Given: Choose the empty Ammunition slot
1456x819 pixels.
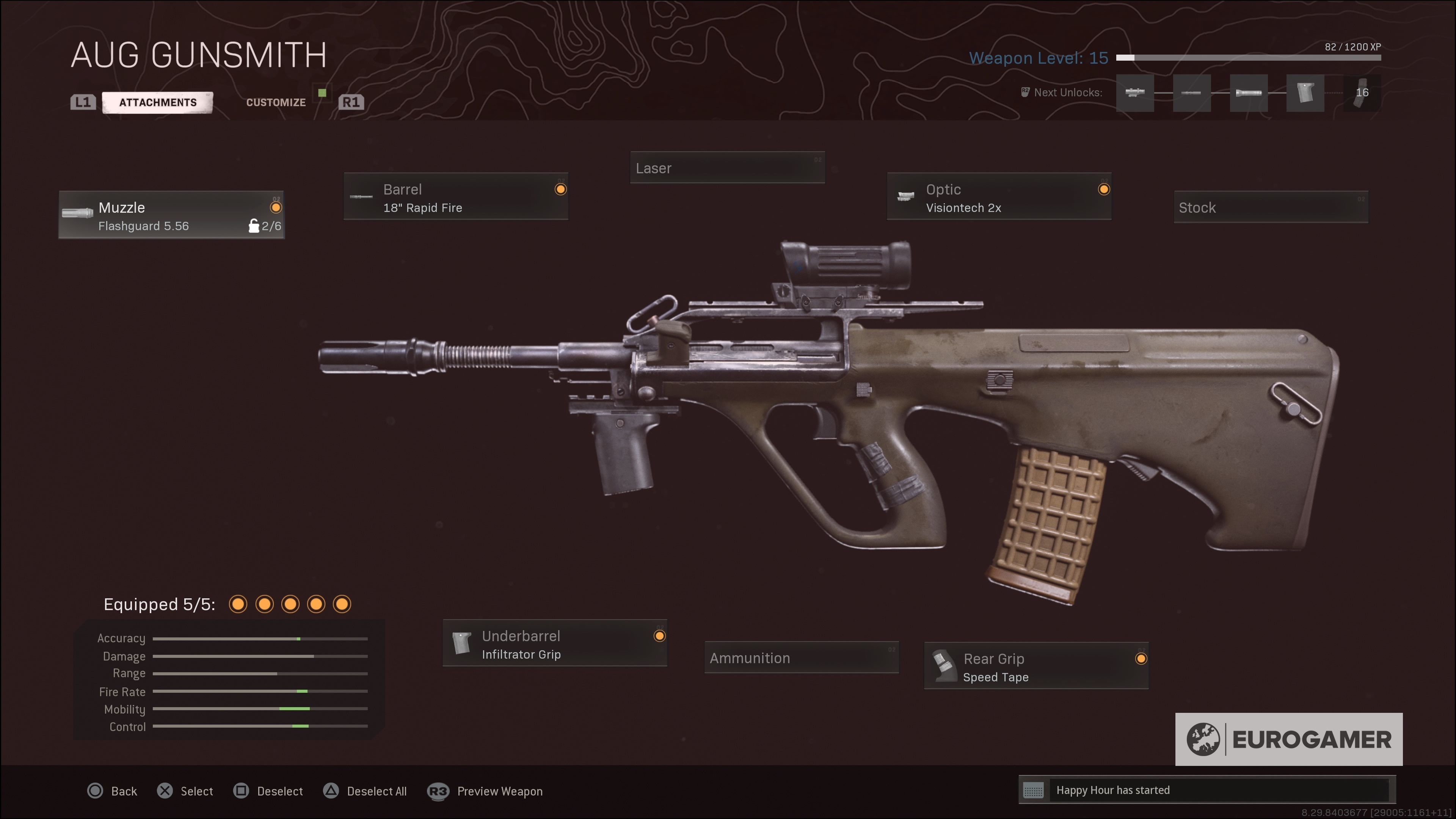Looking at the screenshot, I should point(801,658).
